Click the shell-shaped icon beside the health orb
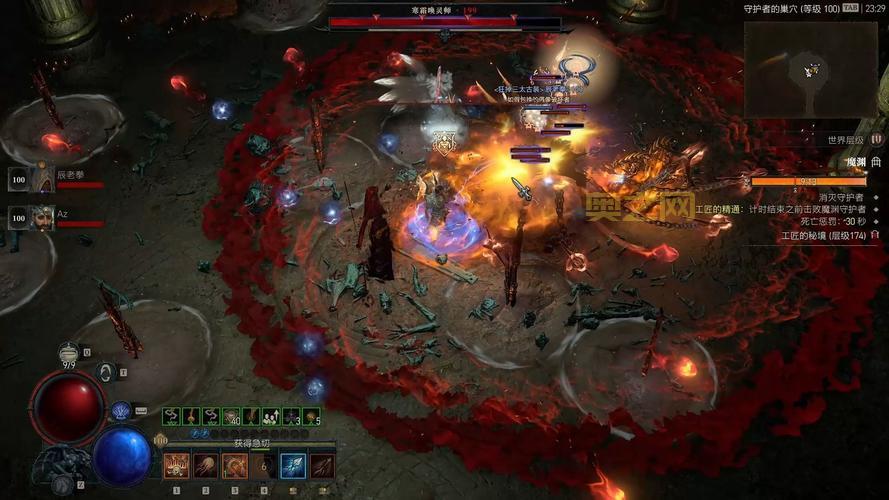Viewport: 889px width, 500px height. tap(121, 409)
